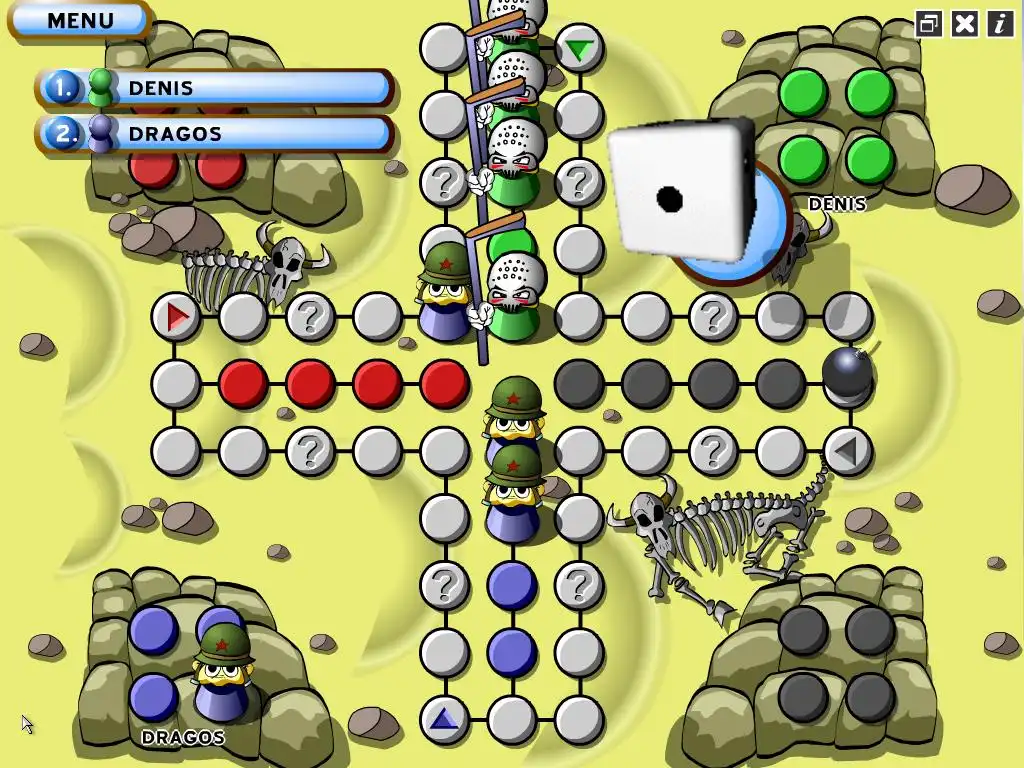1024x768 pixels.
Task: Toggle windowed mode with the restore icon
Action: pyautogui.click(x=929, y=24)
